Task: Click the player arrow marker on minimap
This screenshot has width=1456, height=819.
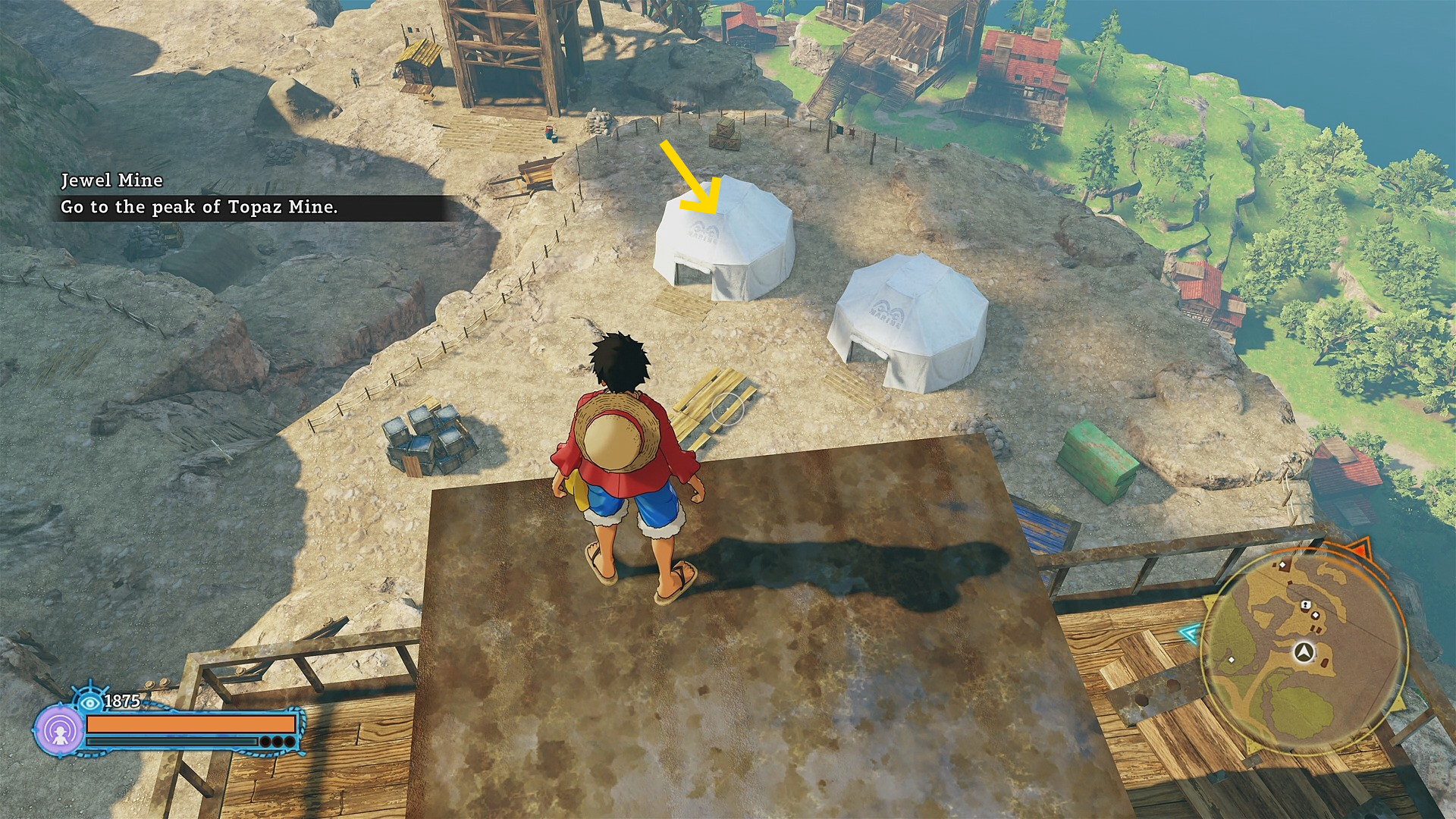Action: click(1304, 651)
